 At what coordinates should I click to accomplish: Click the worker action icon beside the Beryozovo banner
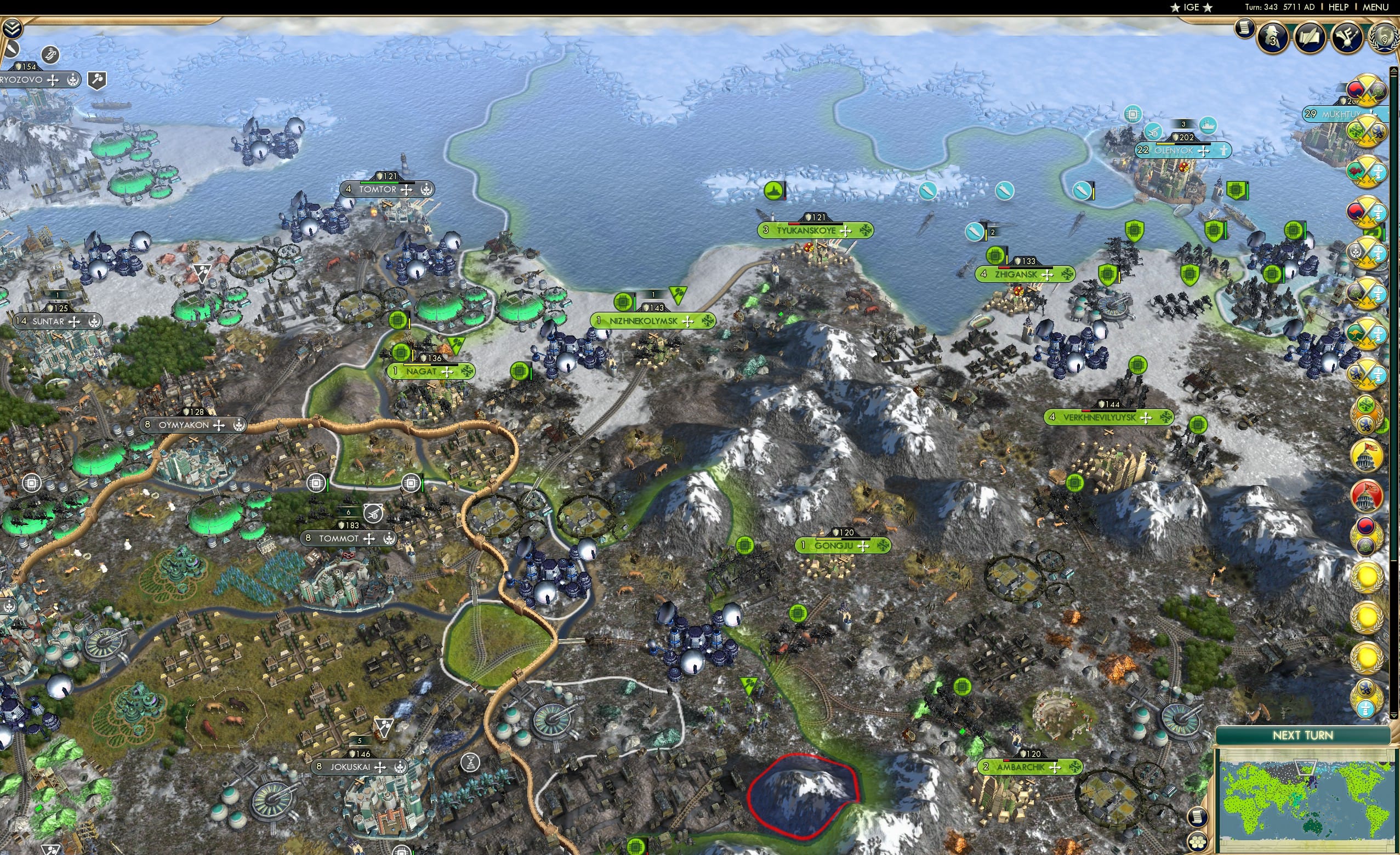click(98, 81)
